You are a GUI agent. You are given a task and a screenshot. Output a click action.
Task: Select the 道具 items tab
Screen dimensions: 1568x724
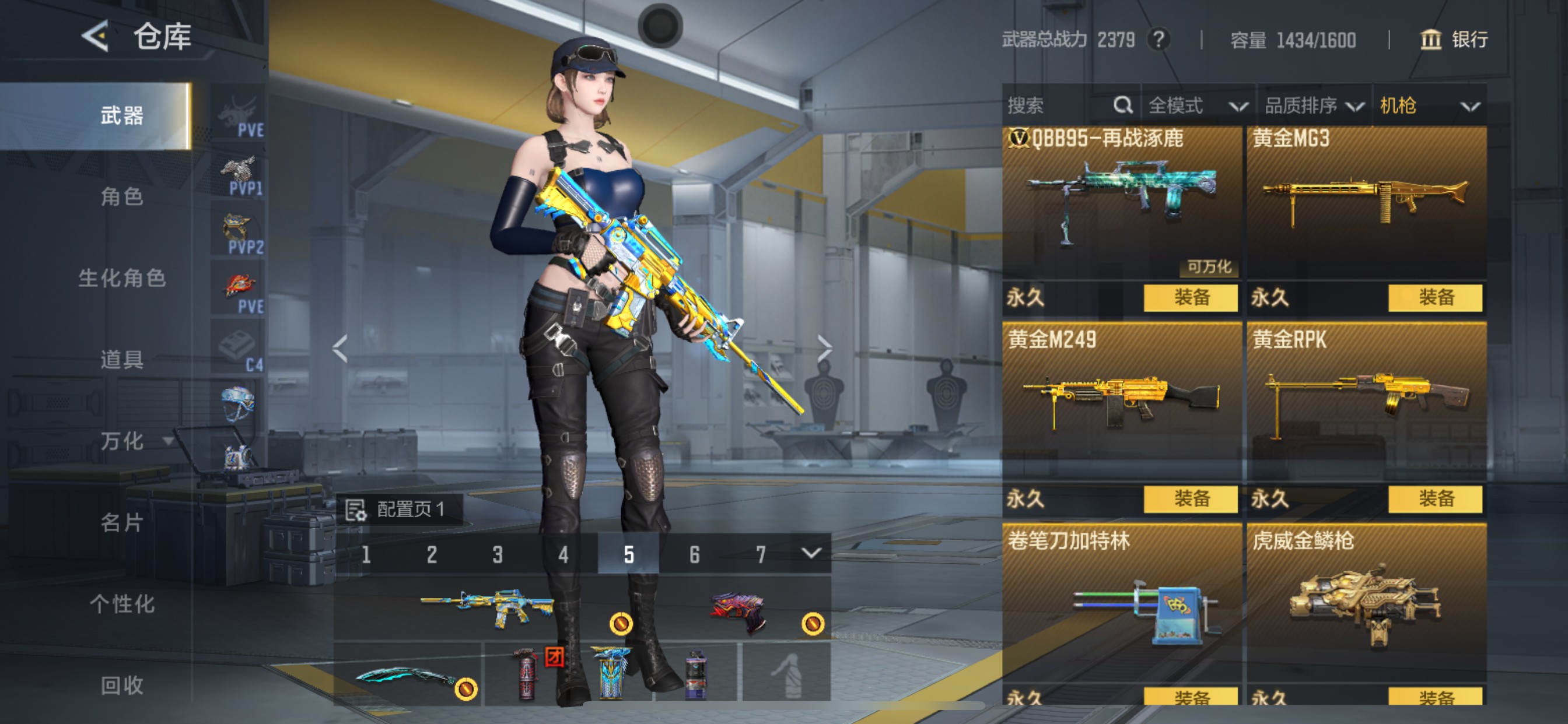[x=122, y=360]
